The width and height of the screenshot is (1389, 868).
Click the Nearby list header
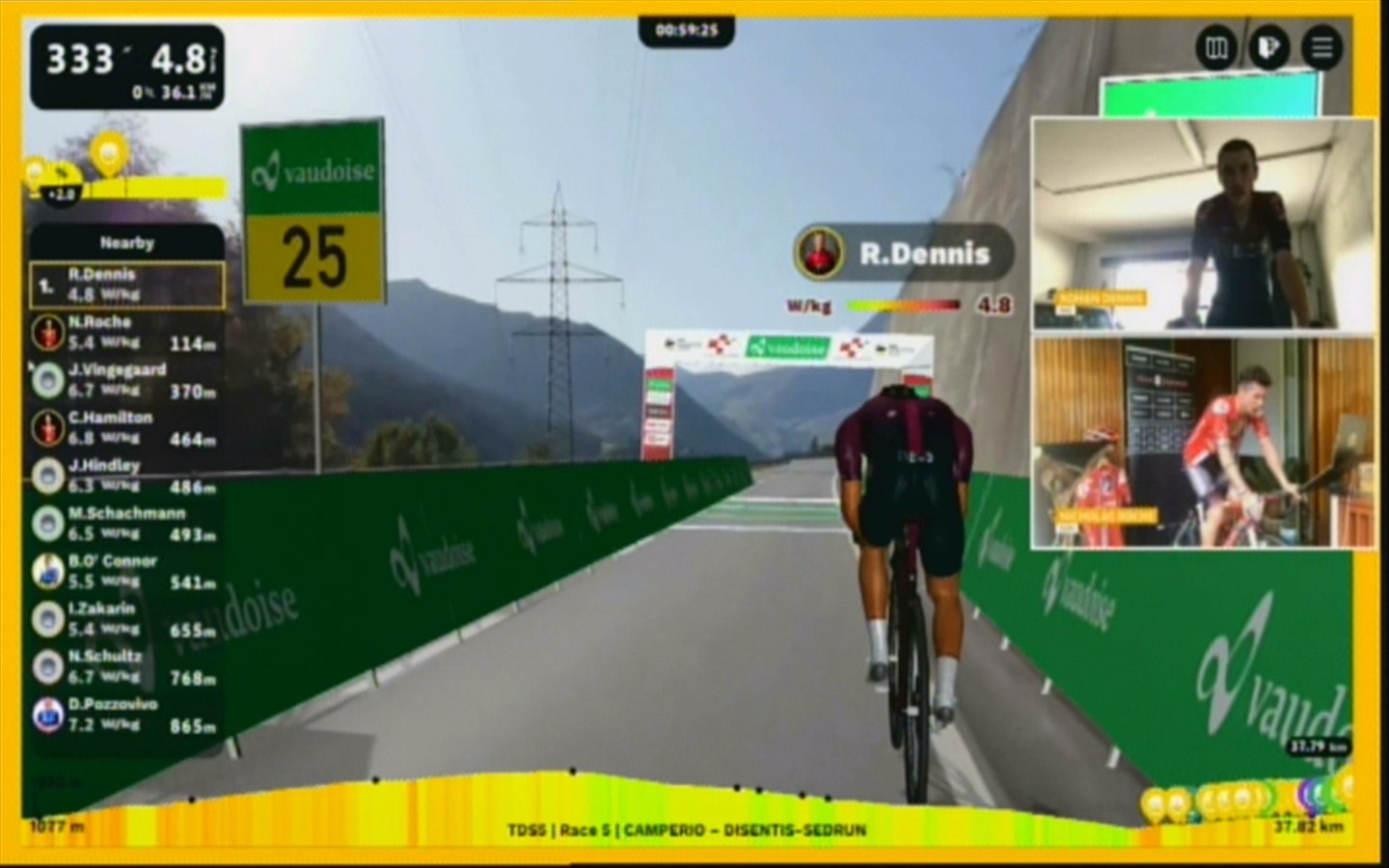[127, 243]
